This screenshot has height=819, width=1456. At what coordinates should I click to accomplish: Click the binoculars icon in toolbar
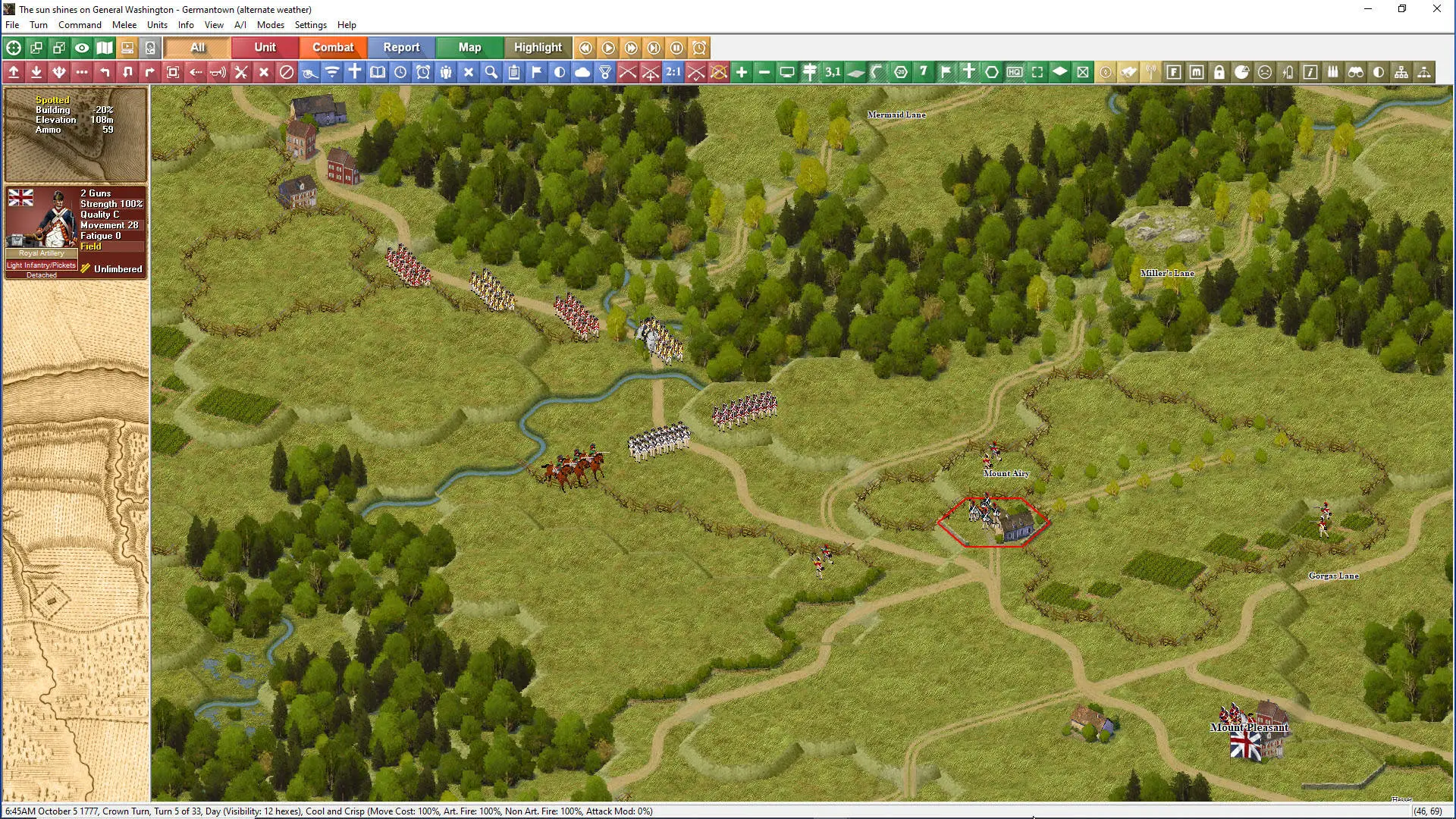click(1356, 72)
